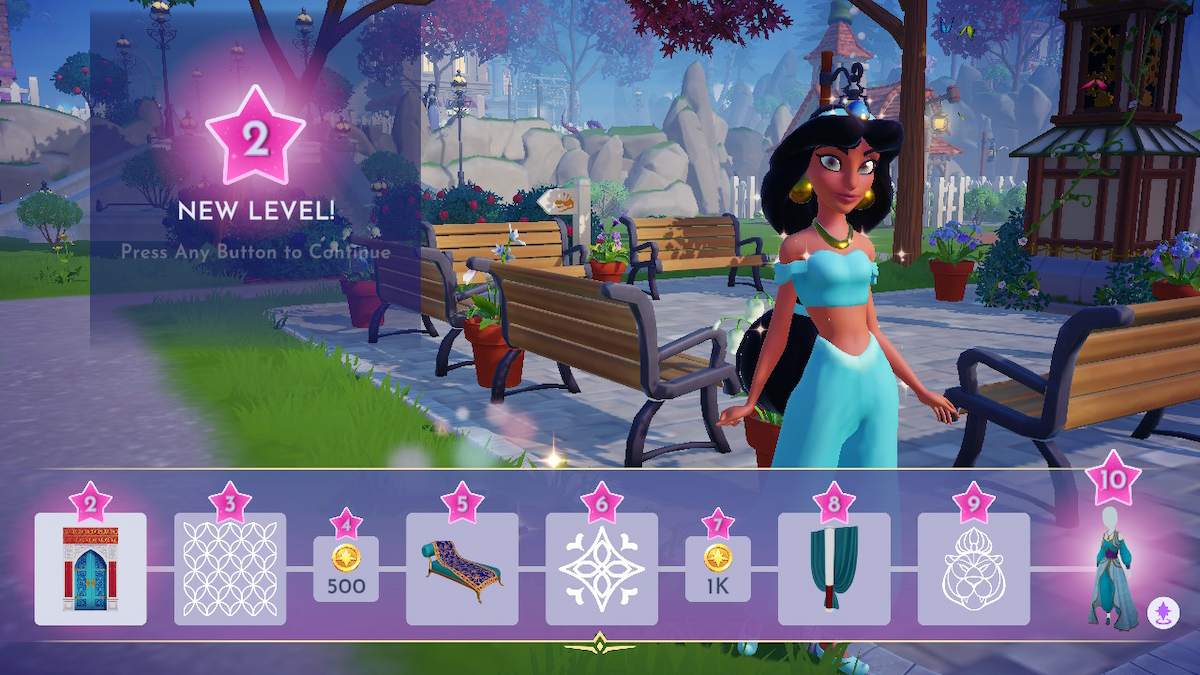Image resolution: width=1200 pixels, height=675 pixels.
Task: Select the level 2 palace door reward
Action: point(90,569)
